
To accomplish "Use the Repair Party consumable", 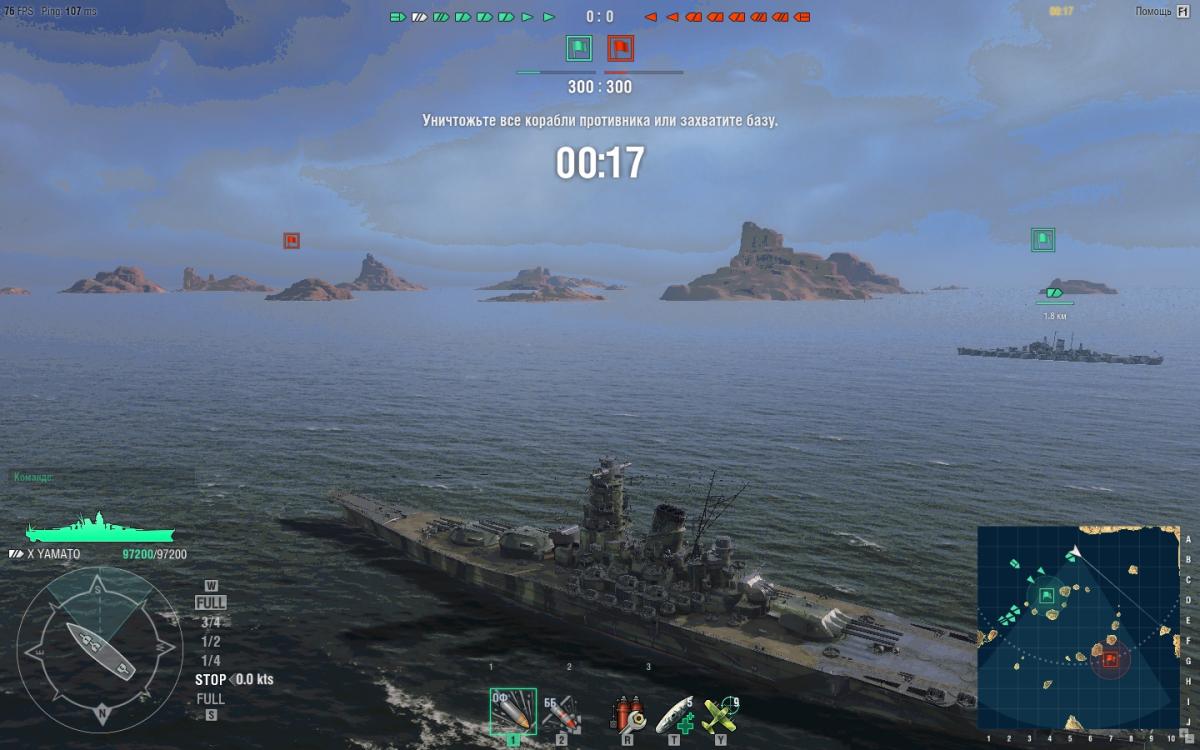I will pos(674,713).
